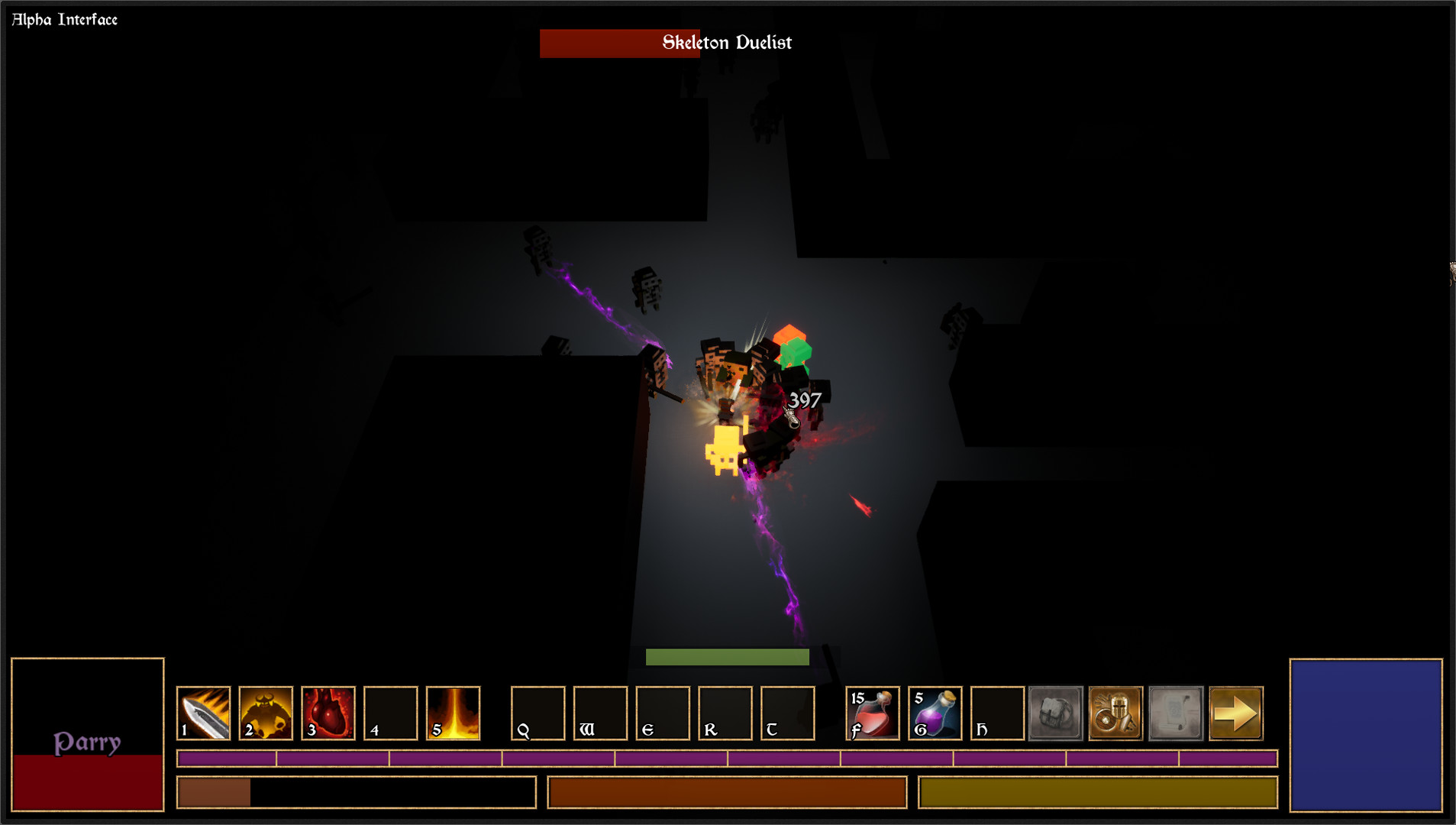1456x825 pixels.
Task: Open the helmet and shield equipment screen
Action: click(1115, 713)
